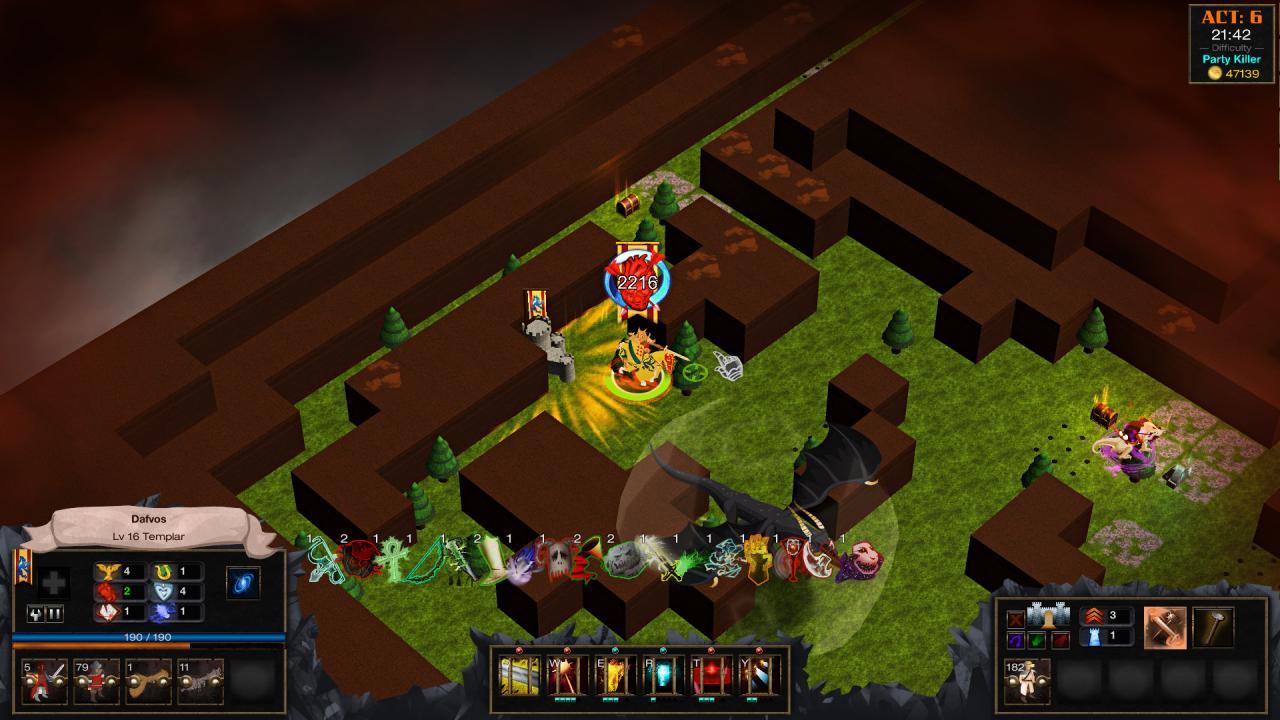Select the 182-count white villager unit slot

(x=1027, y=682)
